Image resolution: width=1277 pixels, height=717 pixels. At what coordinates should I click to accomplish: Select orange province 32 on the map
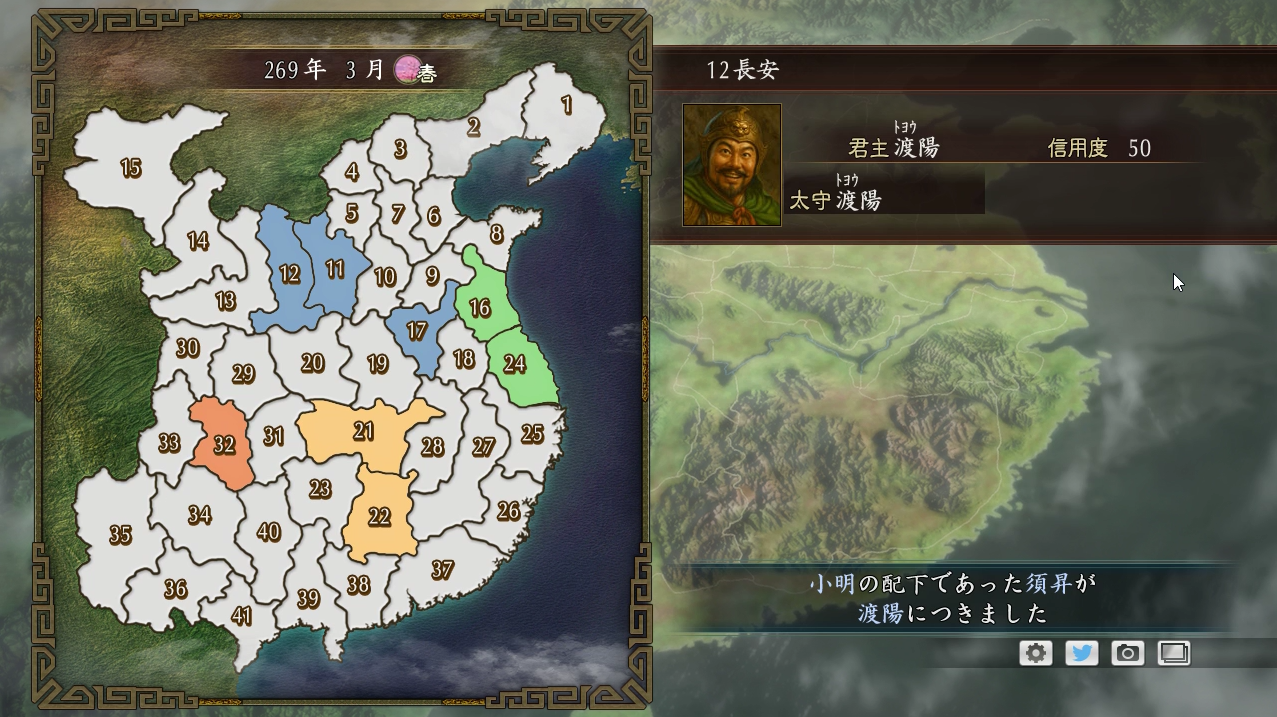click(224, 445)
